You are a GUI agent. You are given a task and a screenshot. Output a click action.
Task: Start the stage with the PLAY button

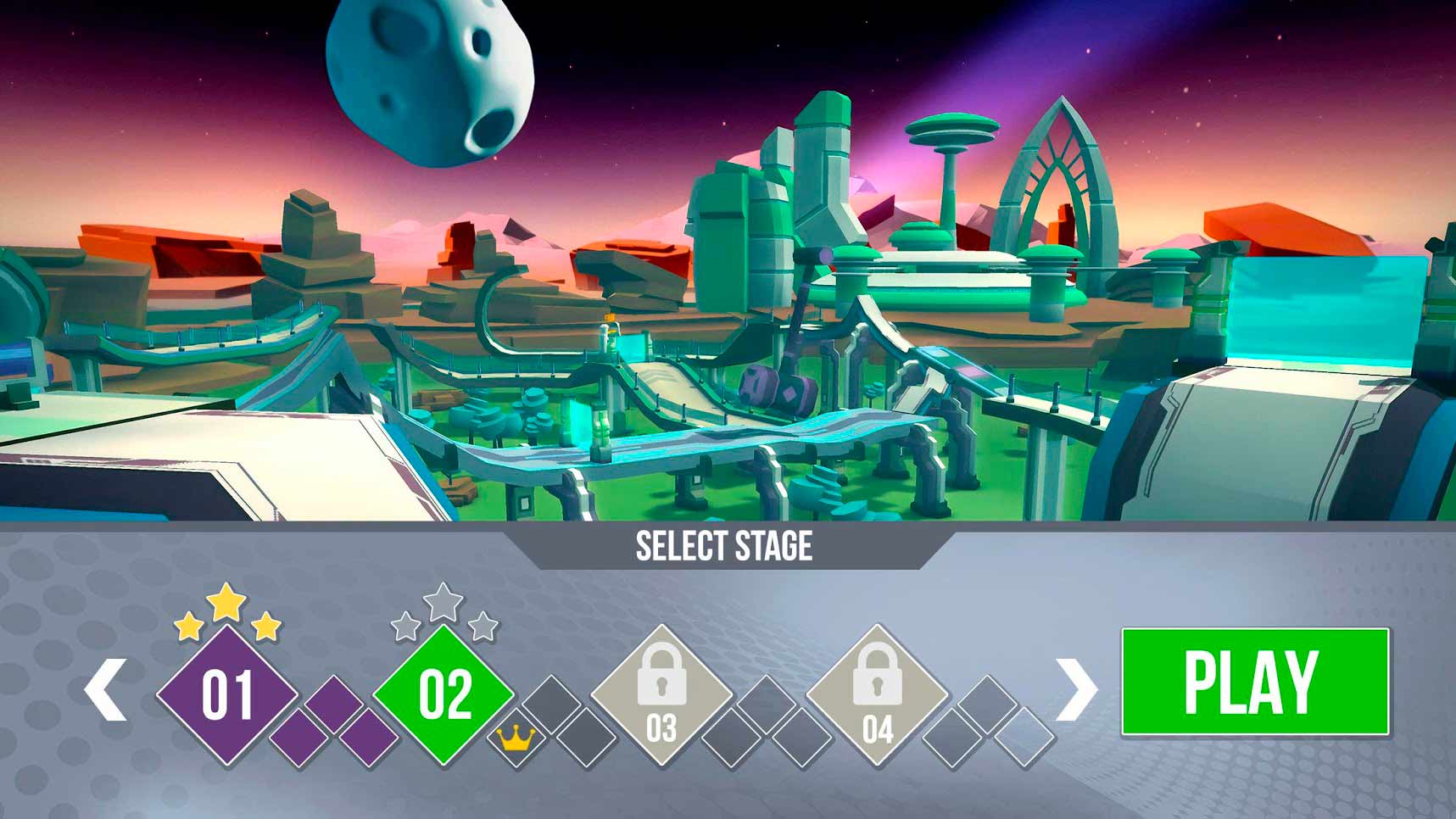pos(1254,682)
